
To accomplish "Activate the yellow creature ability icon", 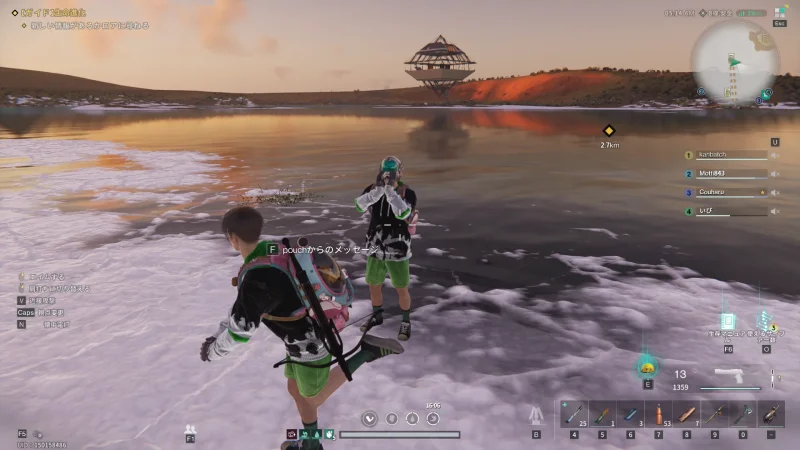I will click(x=647, y=366).
